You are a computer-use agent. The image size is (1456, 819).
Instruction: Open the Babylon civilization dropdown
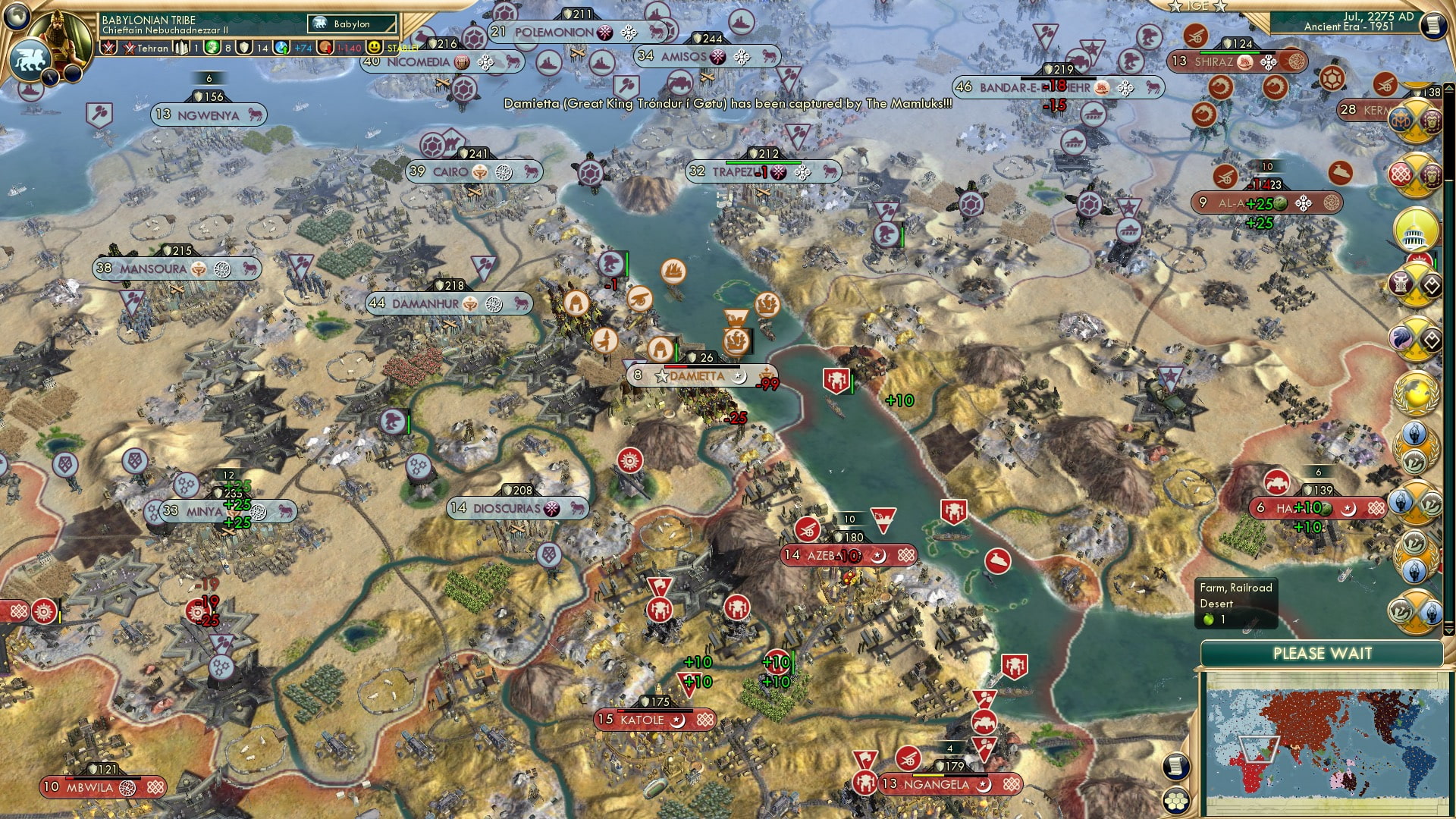pos(353,24)
